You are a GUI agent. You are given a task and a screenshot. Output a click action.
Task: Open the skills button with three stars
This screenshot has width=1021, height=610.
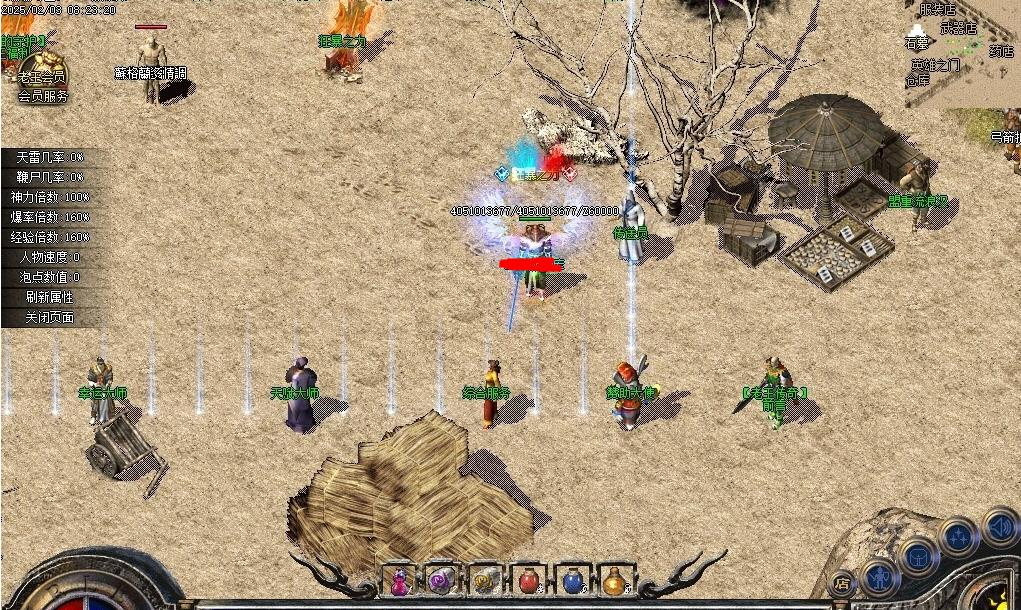tap(960, 537)
